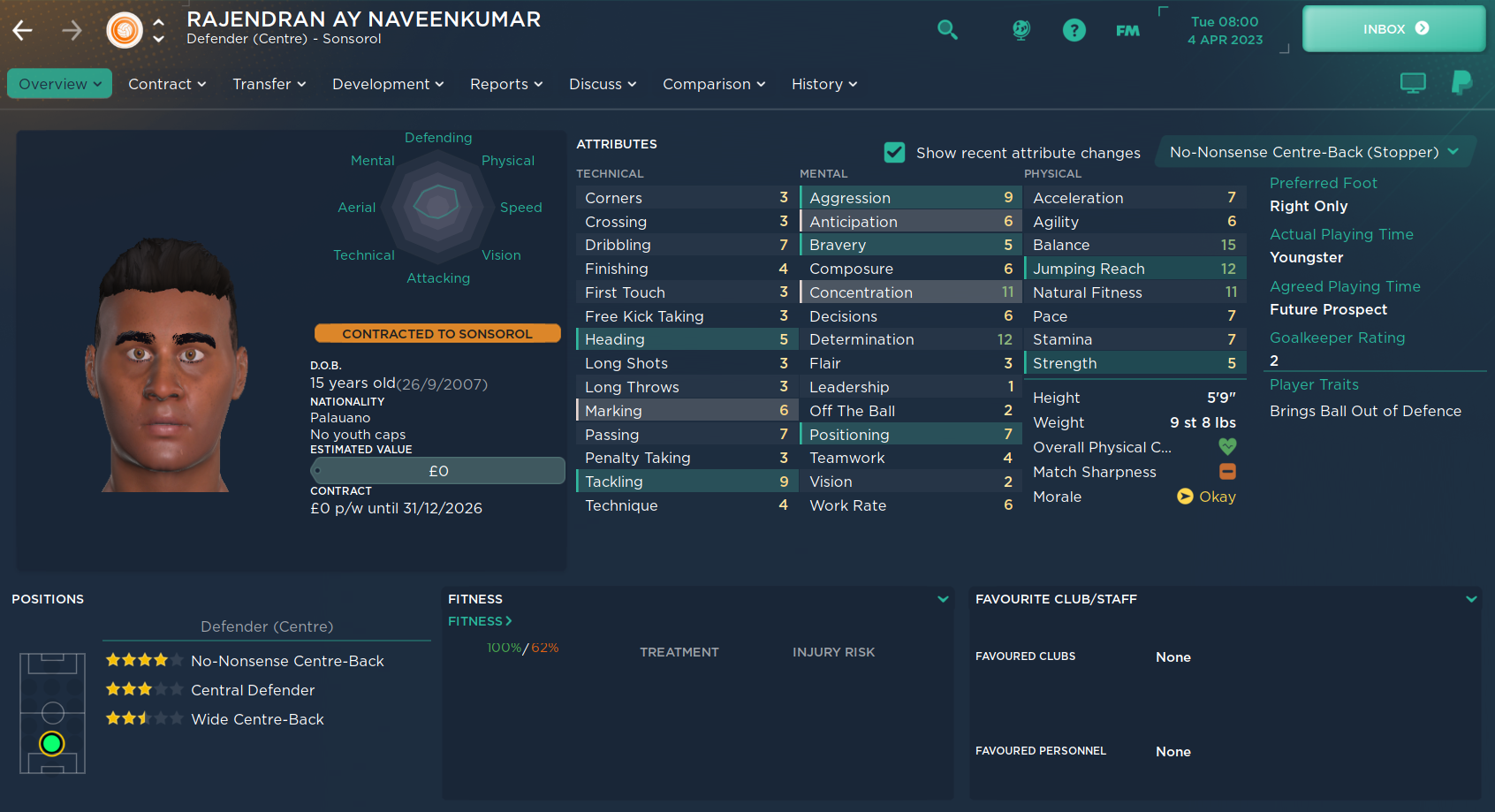1495x812 pixels.
Task: Click the world globe icon in the header
Action: [1020, 29]
